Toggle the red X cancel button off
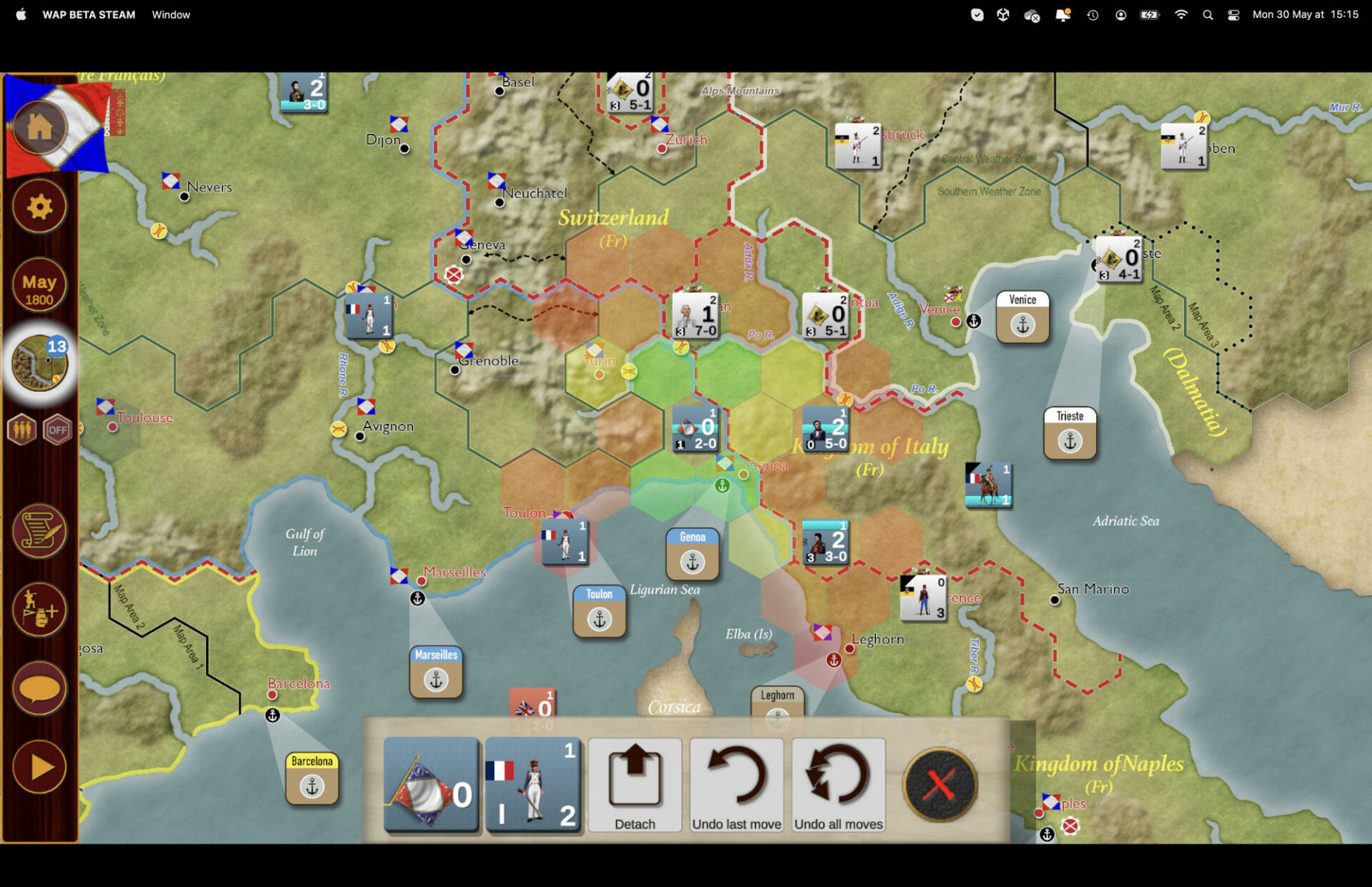1372x887 pixels. click(x=939, y=784)
